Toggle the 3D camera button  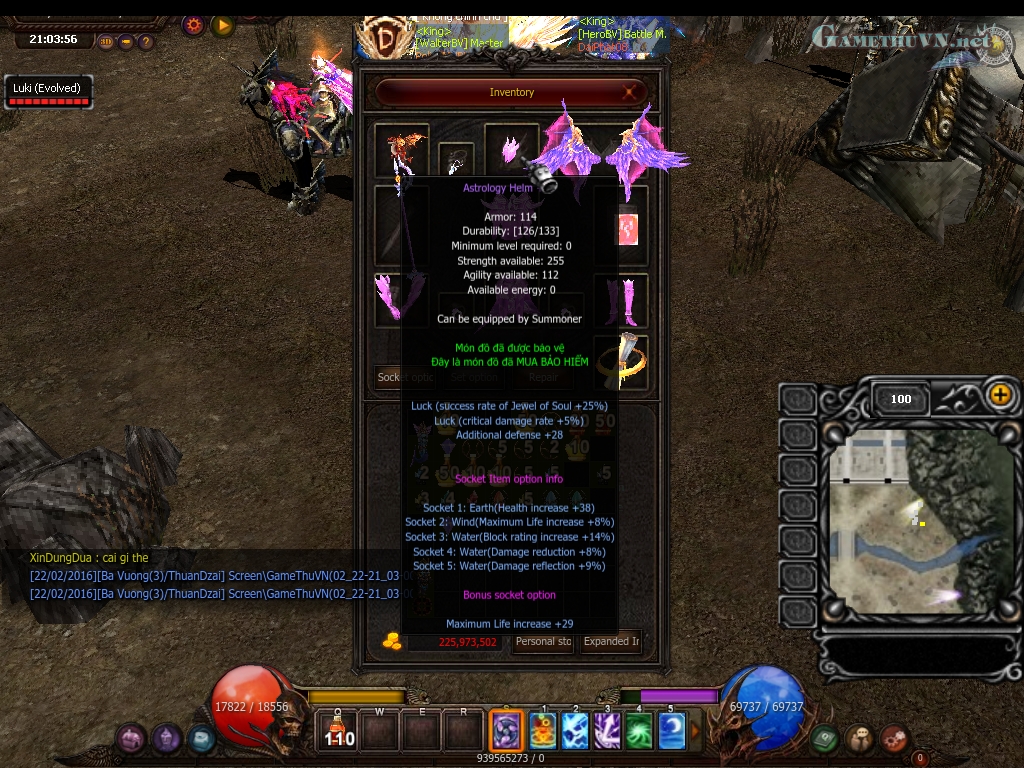click(107, 42)
